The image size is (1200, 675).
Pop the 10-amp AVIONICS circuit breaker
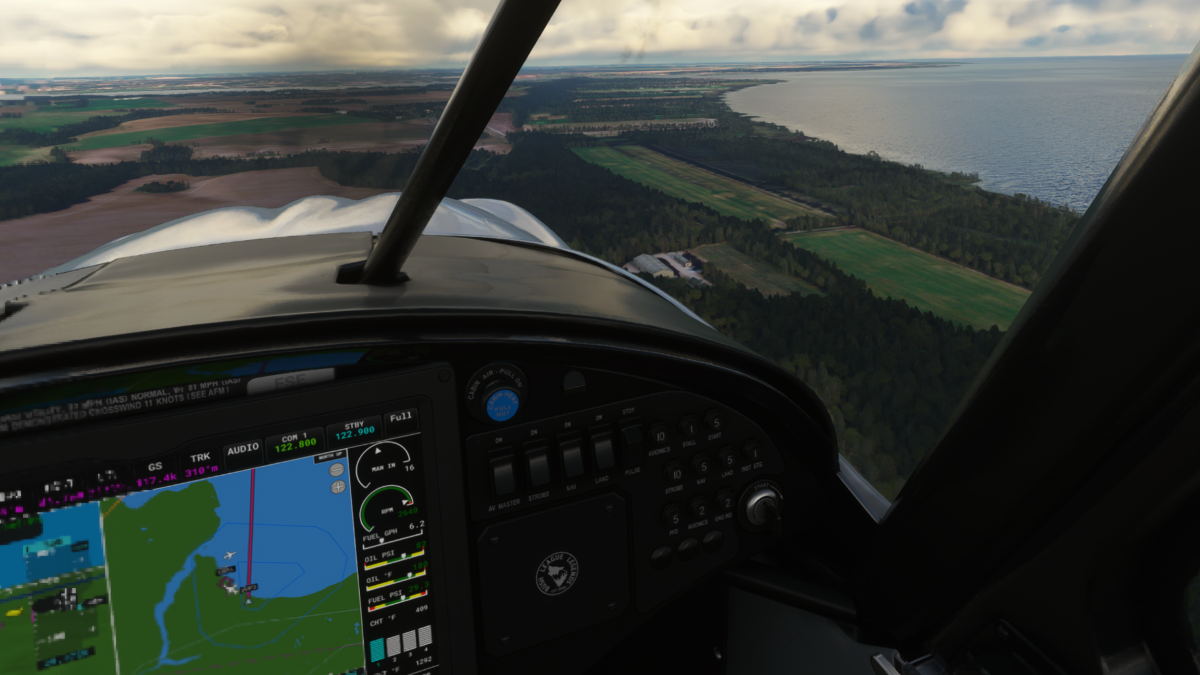click(659, 437)
